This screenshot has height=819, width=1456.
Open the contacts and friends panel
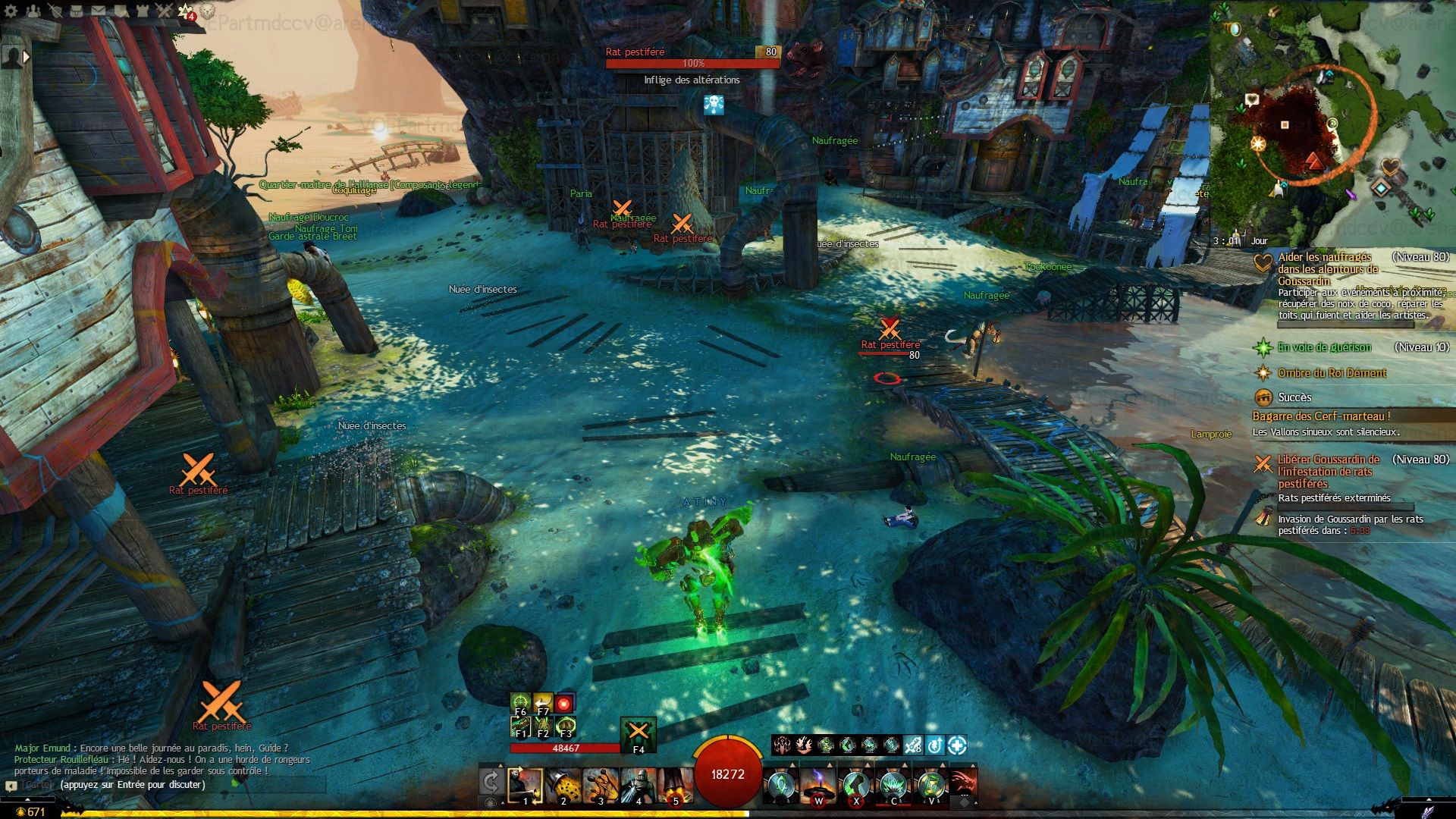tap(33, 11)
